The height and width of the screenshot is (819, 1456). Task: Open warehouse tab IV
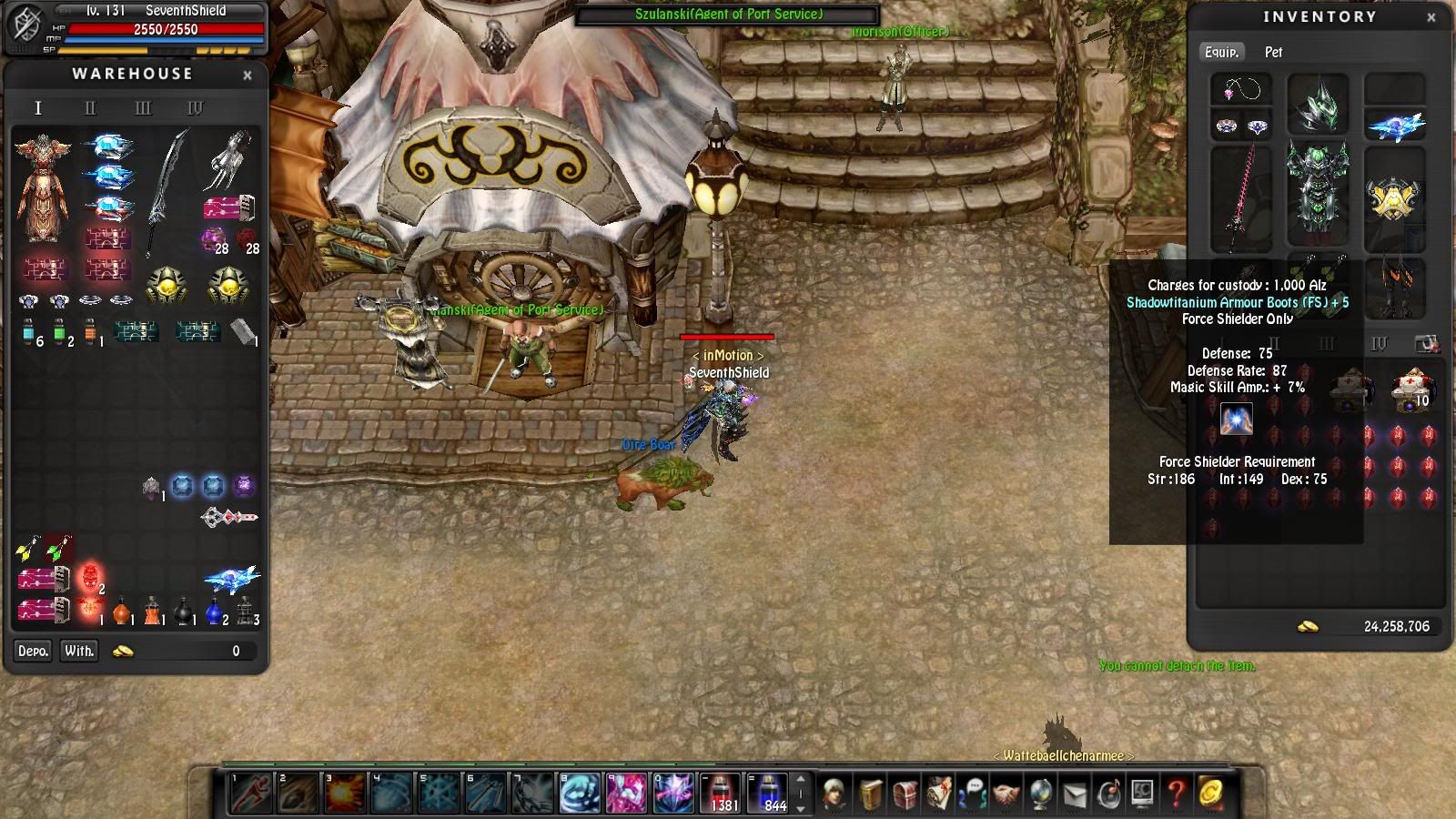[196, 108]
